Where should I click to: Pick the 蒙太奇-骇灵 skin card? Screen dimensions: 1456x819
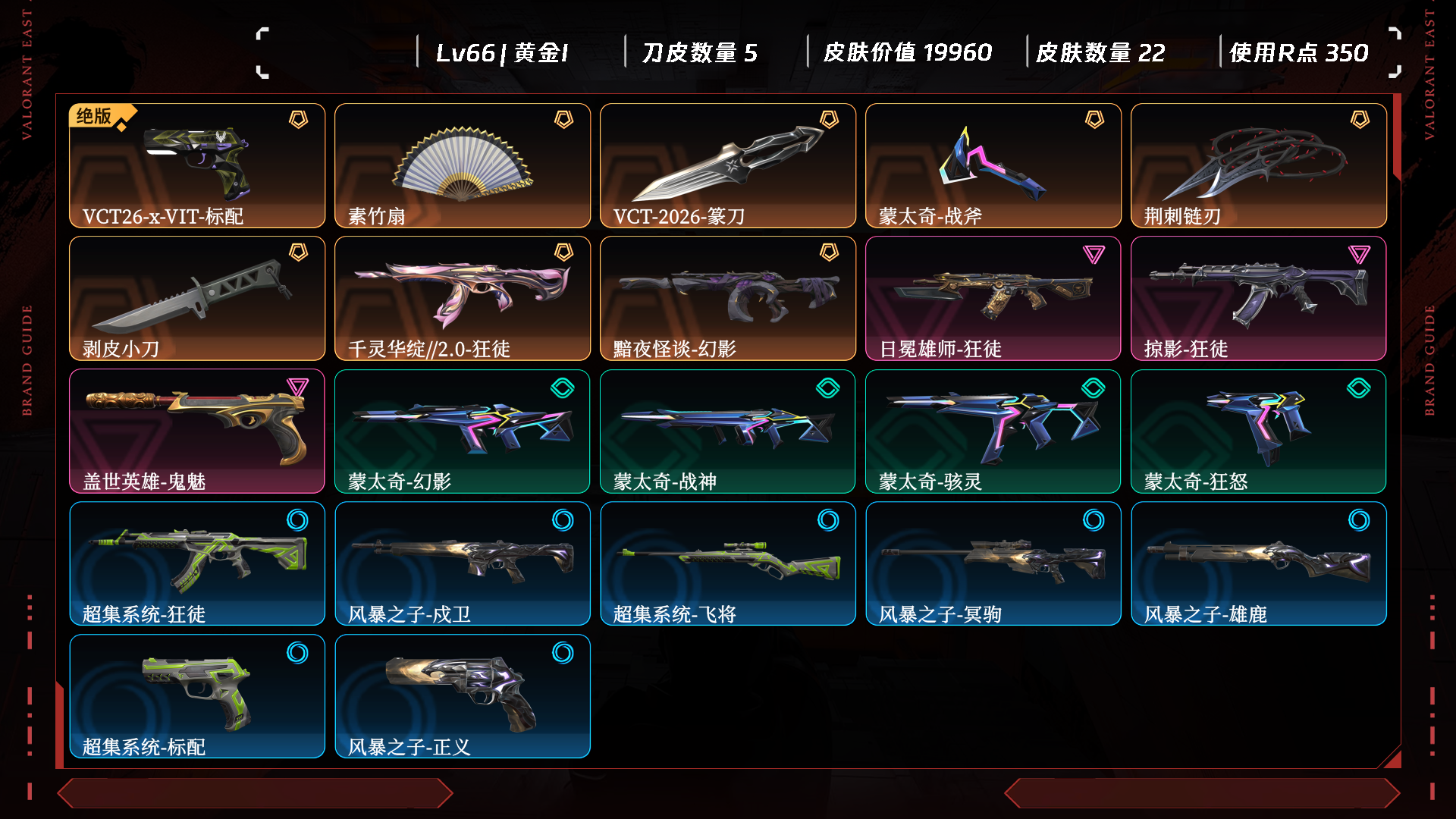[x=993, y=431]
